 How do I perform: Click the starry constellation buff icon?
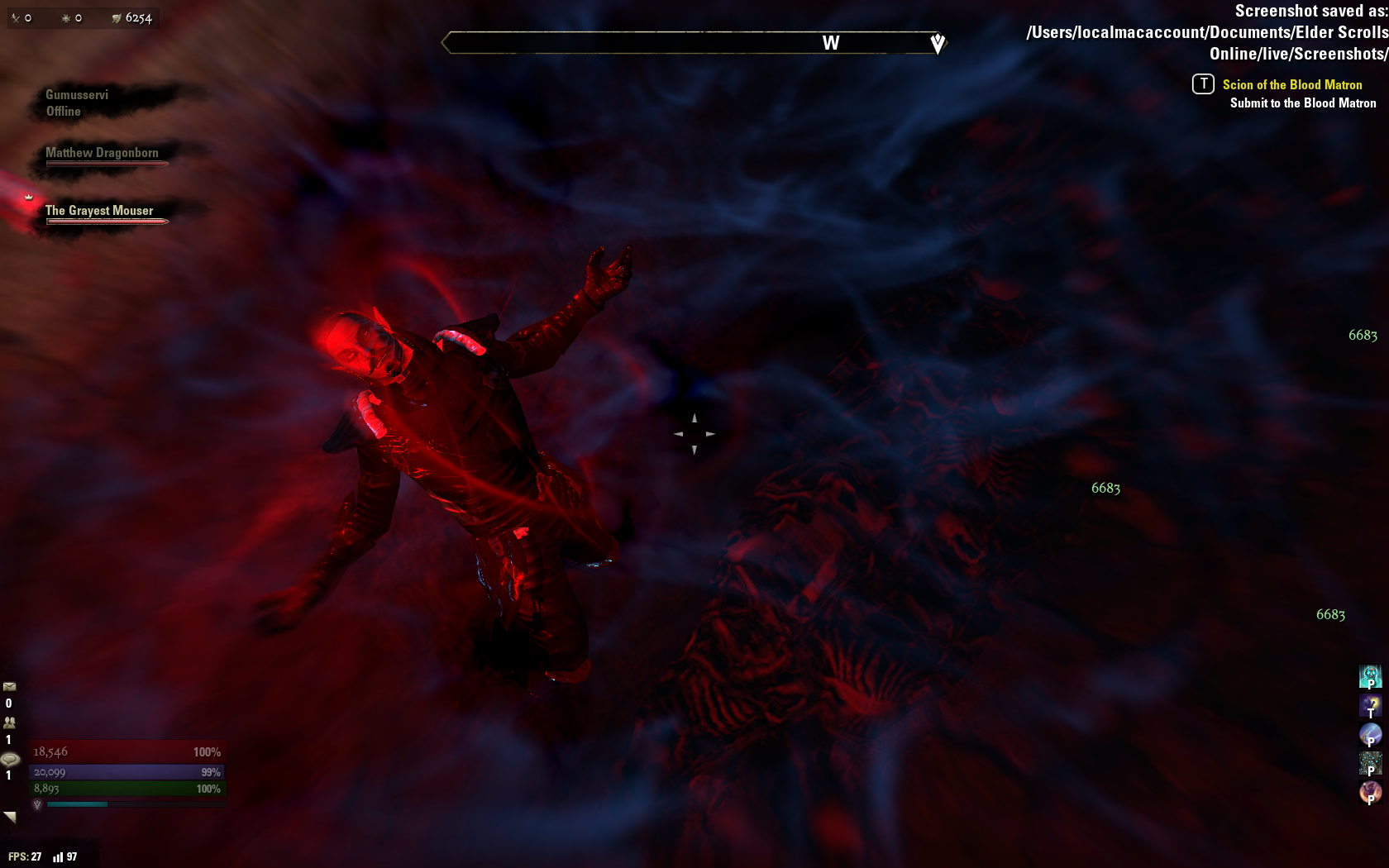(x=1370, y=763)
